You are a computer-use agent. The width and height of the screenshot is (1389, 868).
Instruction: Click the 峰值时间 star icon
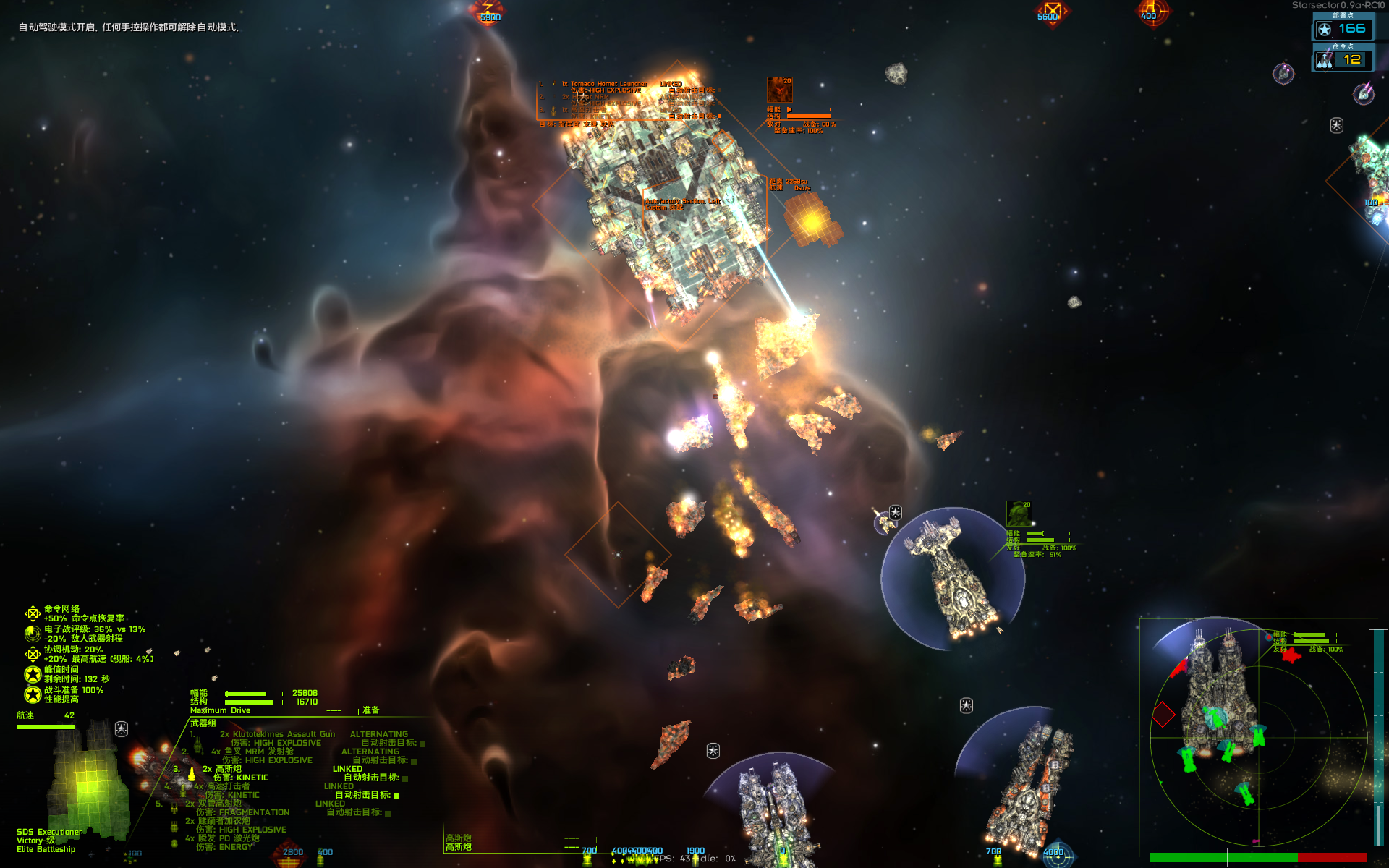click(x=33, y=674)
